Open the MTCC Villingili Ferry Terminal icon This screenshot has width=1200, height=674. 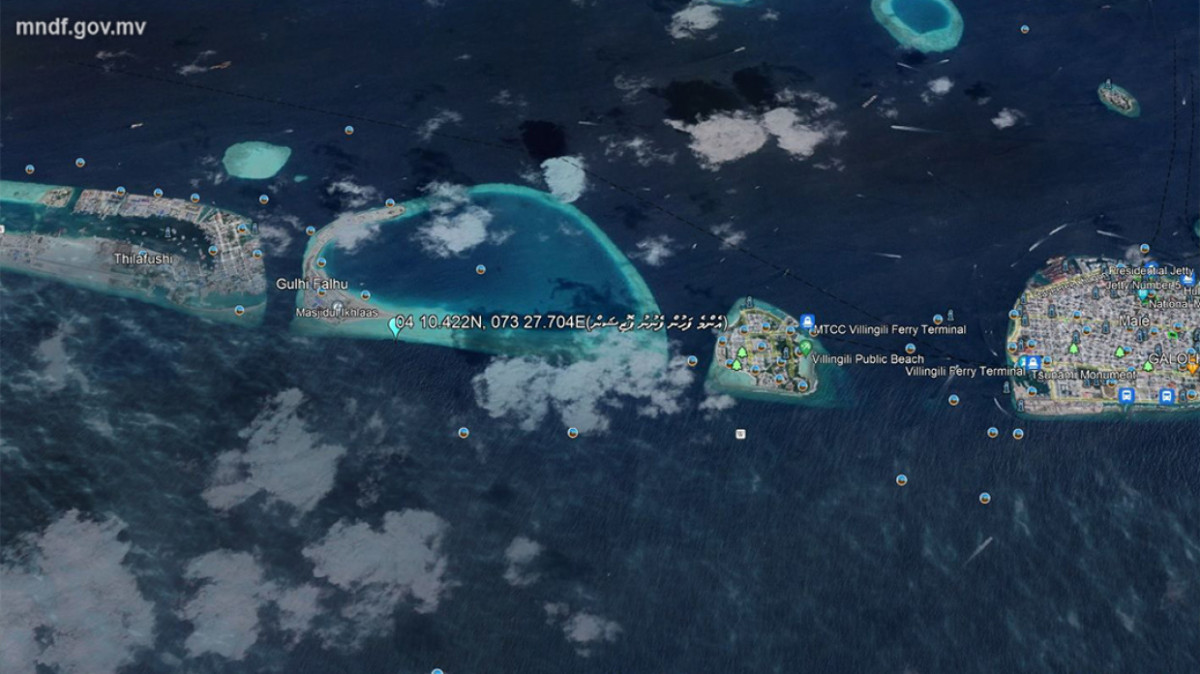click(x=807, y=322)
